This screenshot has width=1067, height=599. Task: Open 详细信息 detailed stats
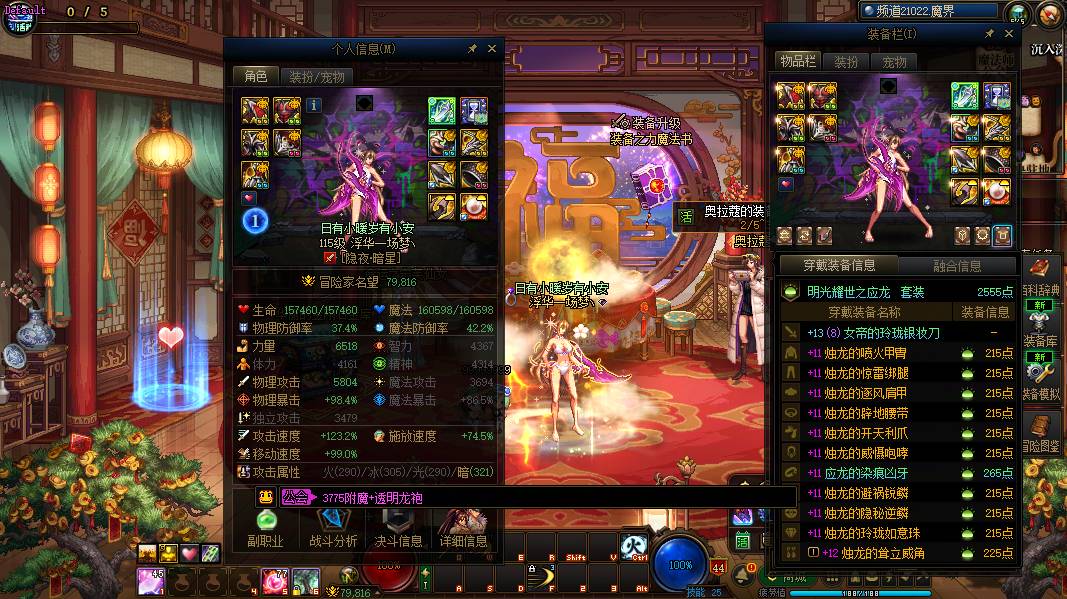point(463,529)
